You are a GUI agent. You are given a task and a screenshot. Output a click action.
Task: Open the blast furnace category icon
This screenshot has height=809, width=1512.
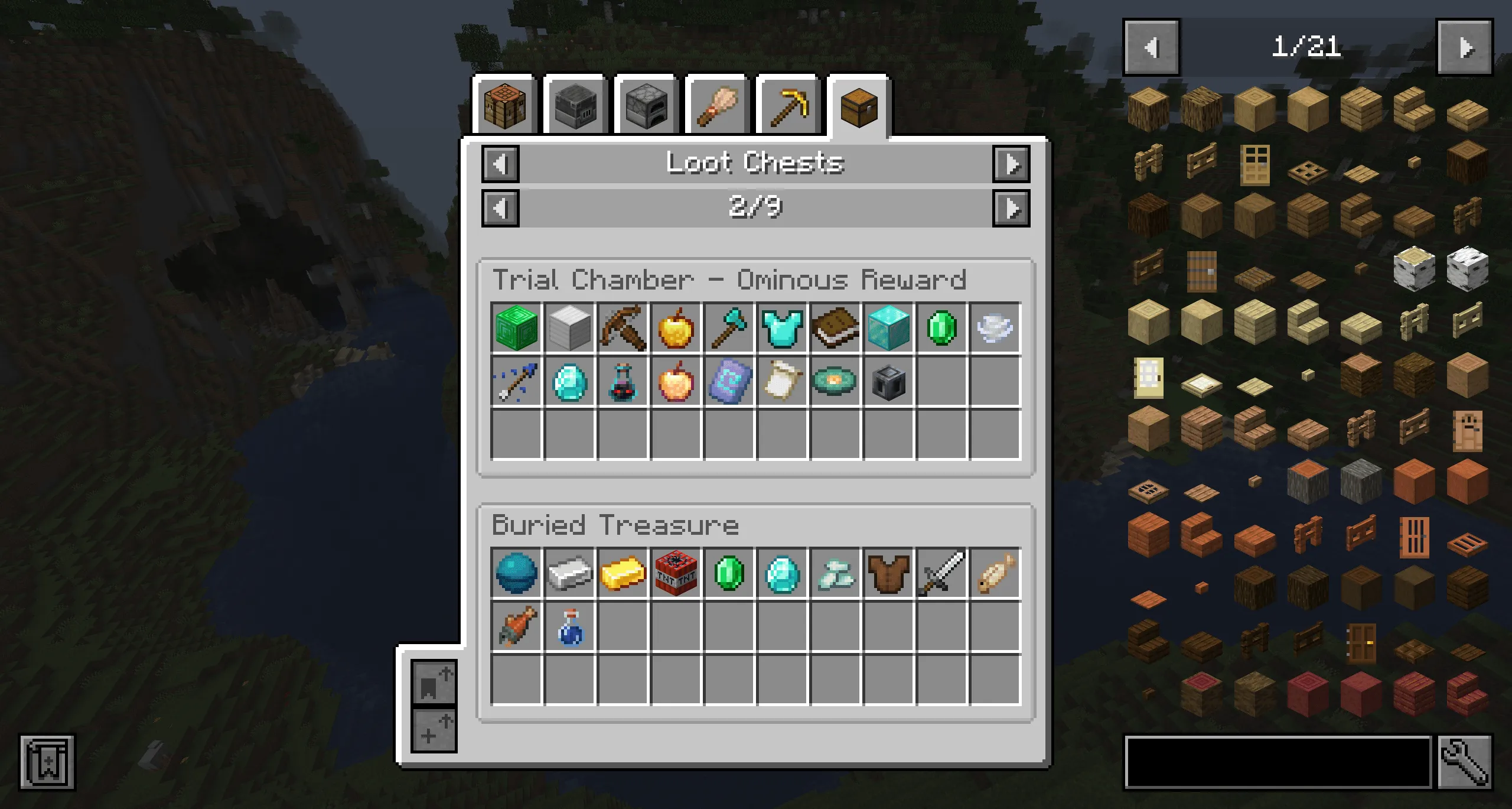(576, 106)
